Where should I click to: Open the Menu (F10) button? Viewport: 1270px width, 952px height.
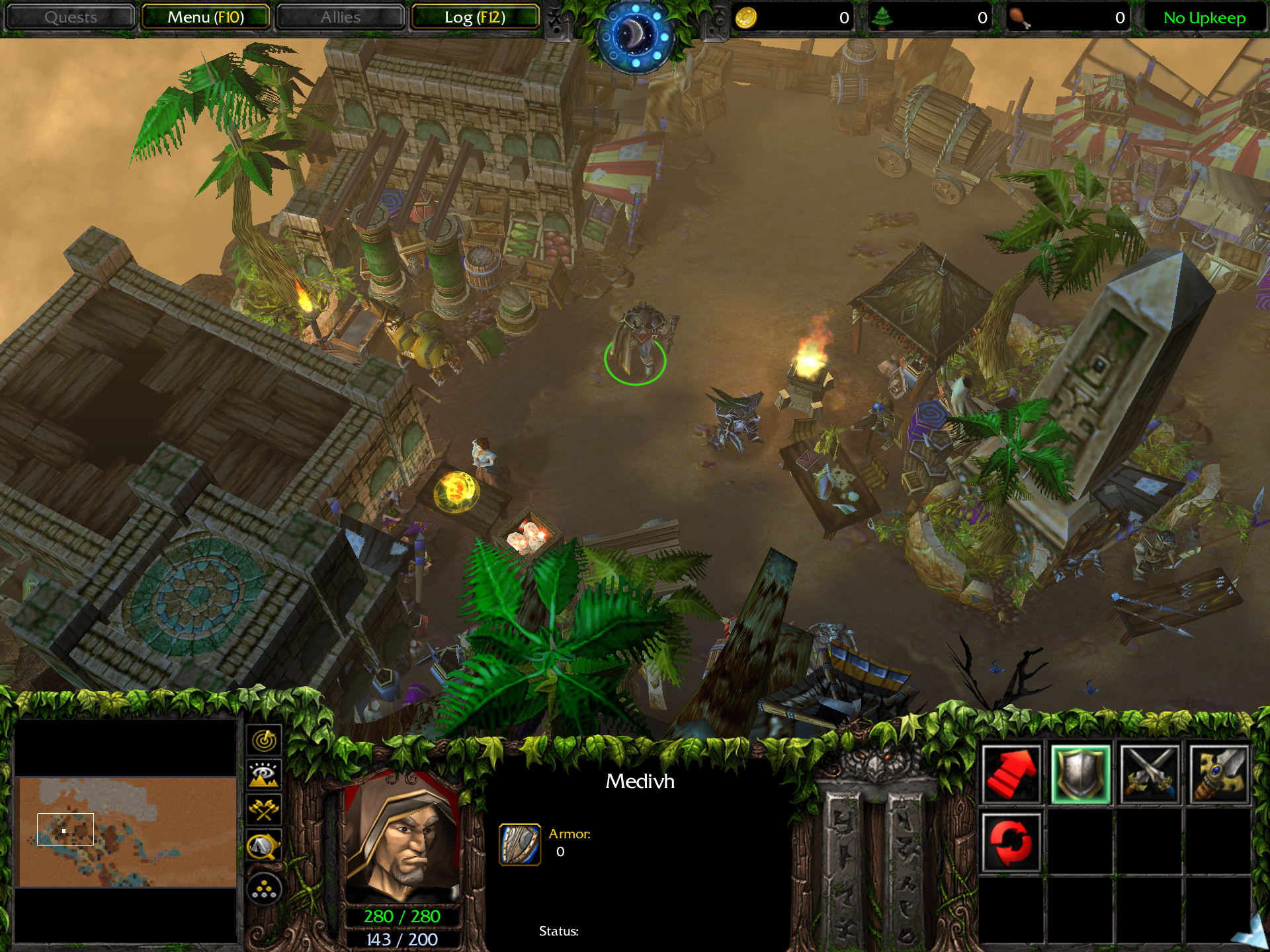pos(206,17)
